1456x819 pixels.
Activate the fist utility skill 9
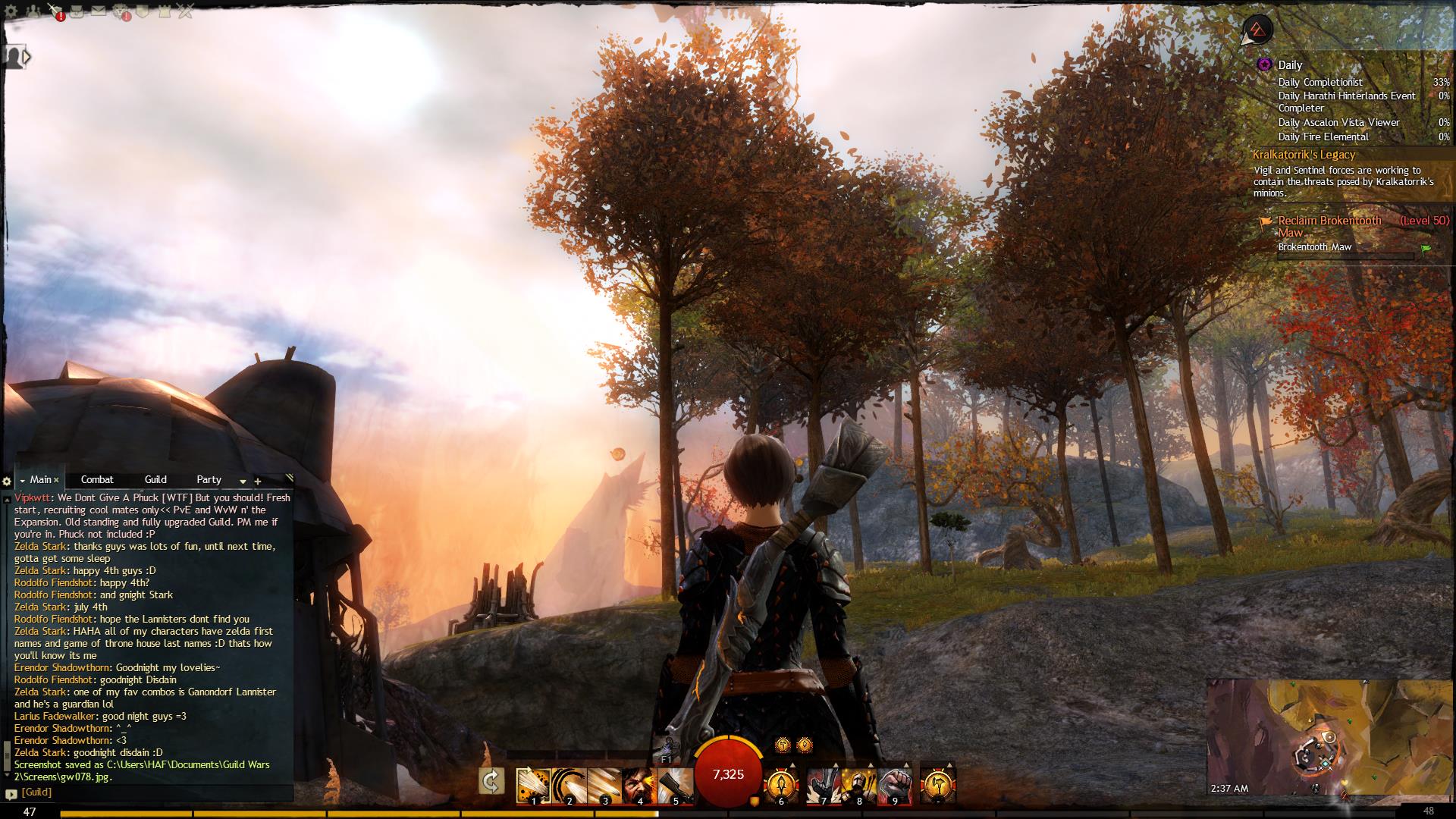click(x=894, y=785)
